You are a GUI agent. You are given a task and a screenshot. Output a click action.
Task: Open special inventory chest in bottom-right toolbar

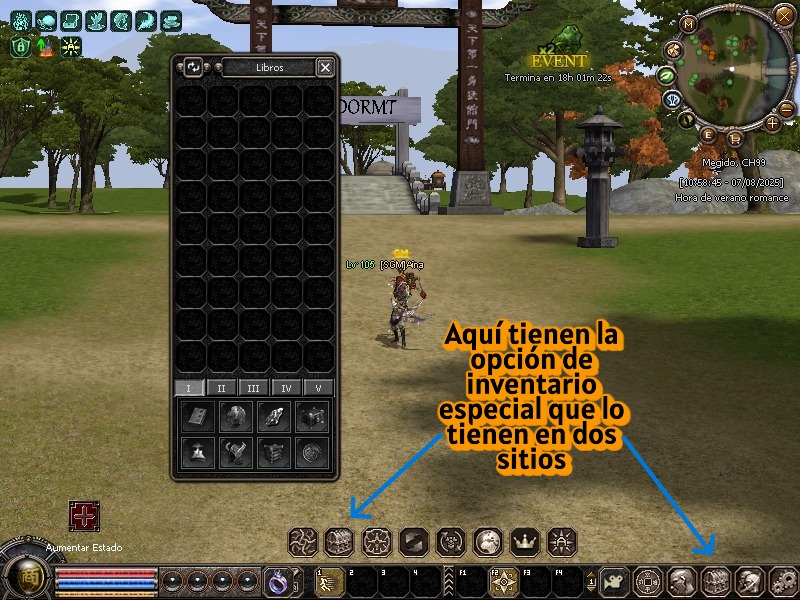[x=716, y=580]
